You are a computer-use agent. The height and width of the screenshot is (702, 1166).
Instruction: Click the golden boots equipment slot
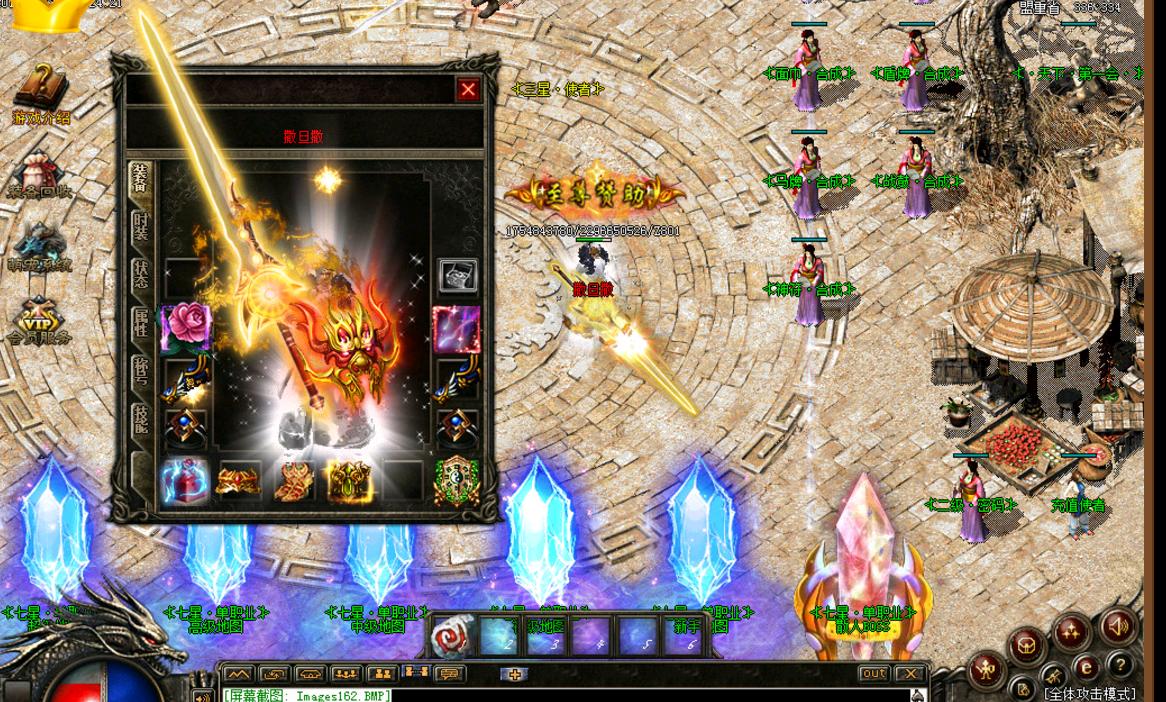(294, 481)
